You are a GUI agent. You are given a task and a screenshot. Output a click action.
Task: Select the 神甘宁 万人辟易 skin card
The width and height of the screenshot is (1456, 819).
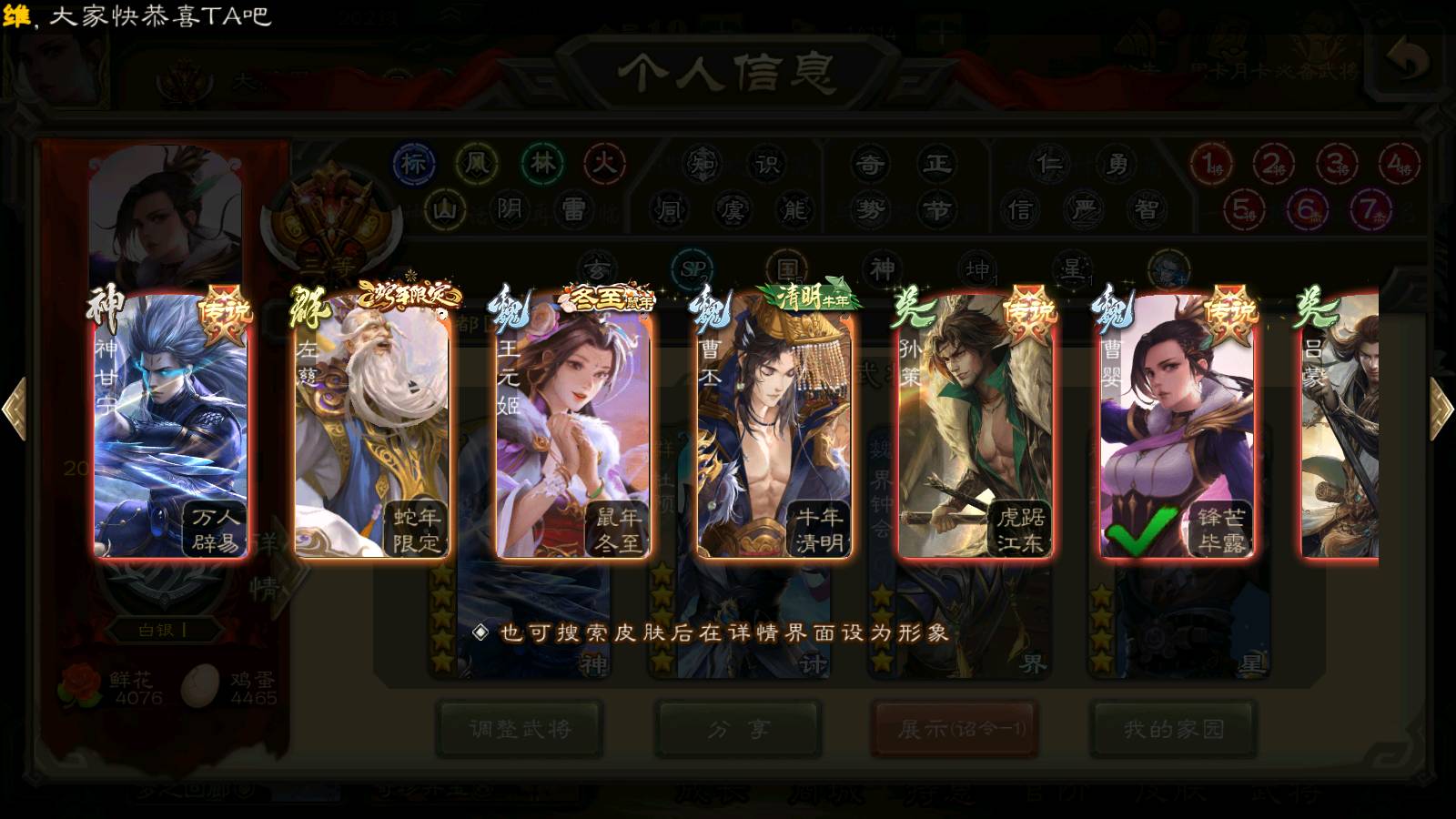(x=170, y=423)
